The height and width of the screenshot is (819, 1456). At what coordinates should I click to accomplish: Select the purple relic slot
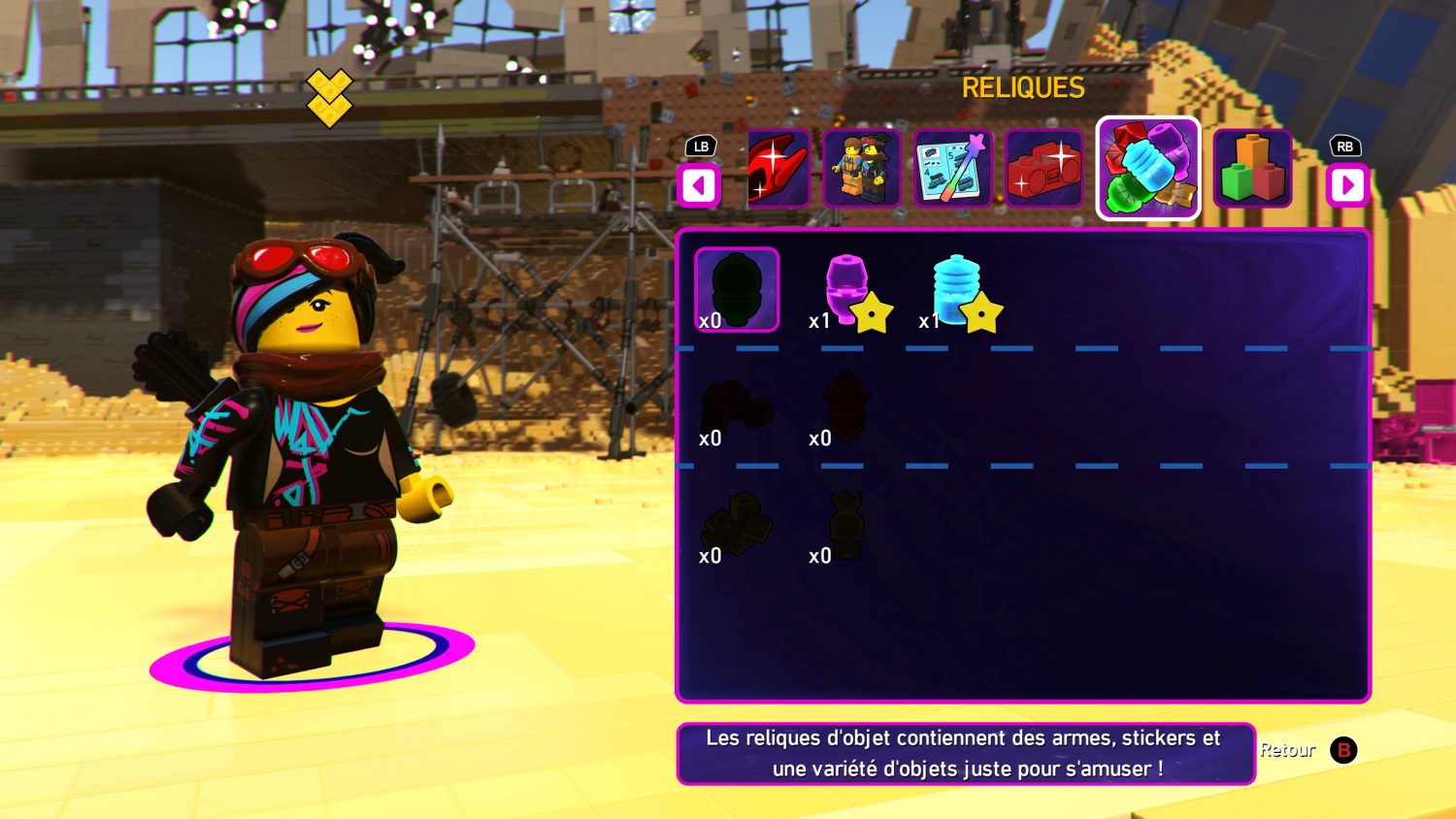click(847, 291)
